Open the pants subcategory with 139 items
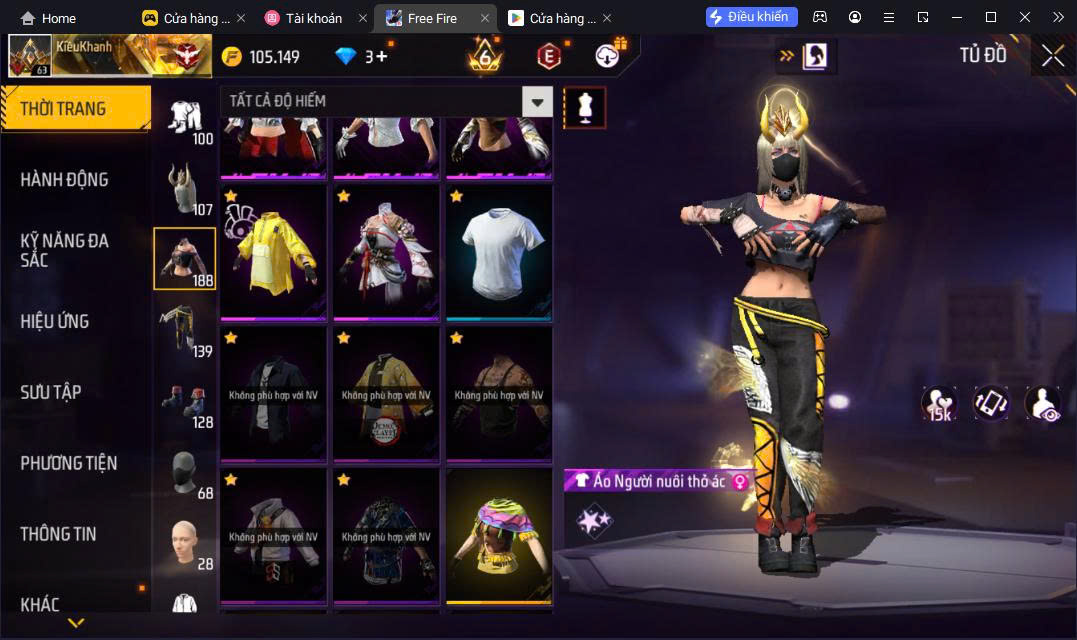This screenshot has height=640, width=1077. [x=185, y=330]
